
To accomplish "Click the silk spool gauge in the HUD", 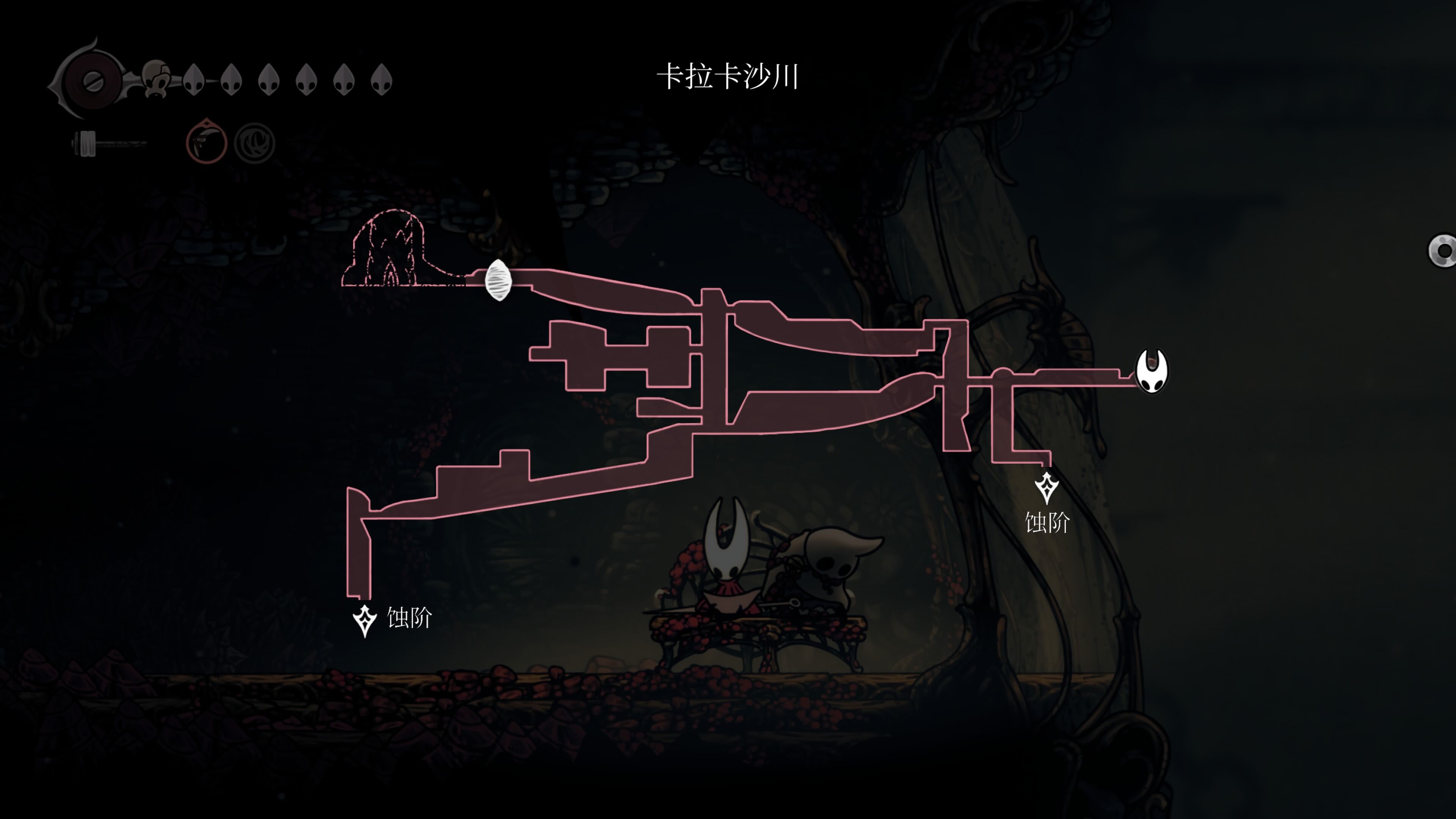I will pyautogui.click(x=93, y=81).
